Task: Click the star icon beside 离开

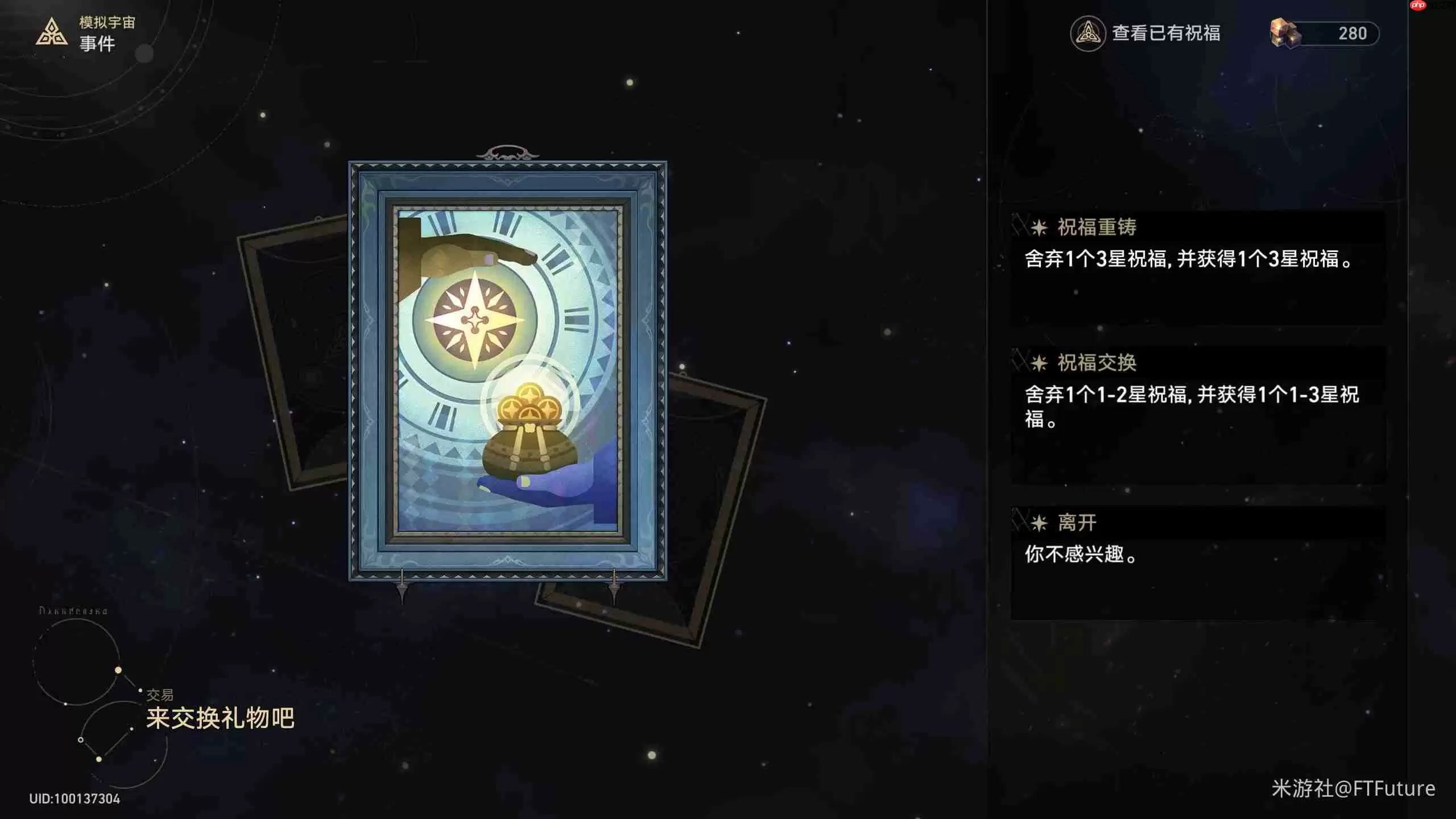Action: (x=1041, y=522)
